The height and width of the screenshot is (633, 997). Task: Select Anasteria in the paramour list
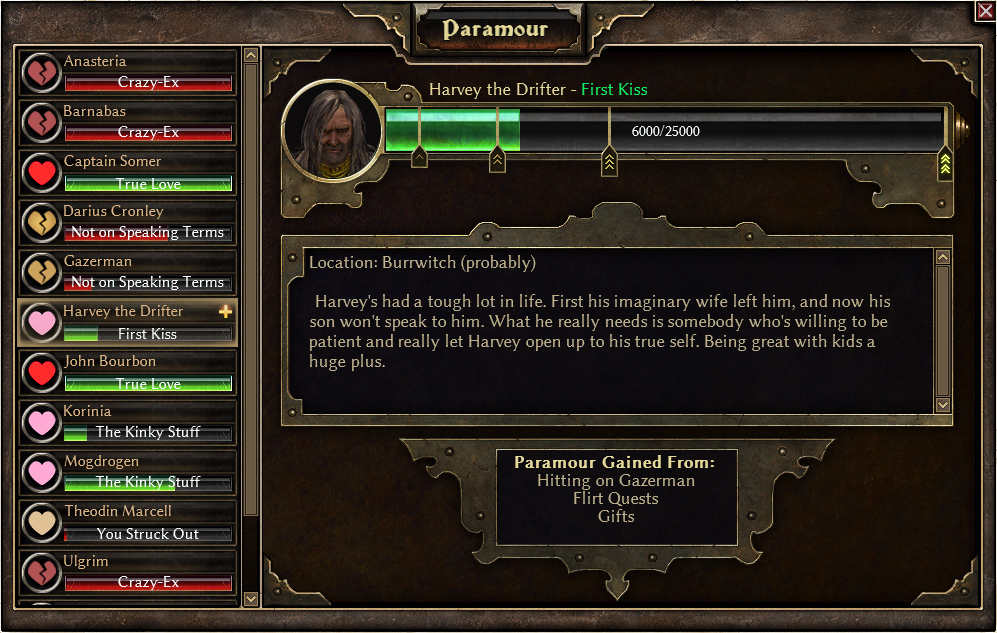tap(128, 72)
